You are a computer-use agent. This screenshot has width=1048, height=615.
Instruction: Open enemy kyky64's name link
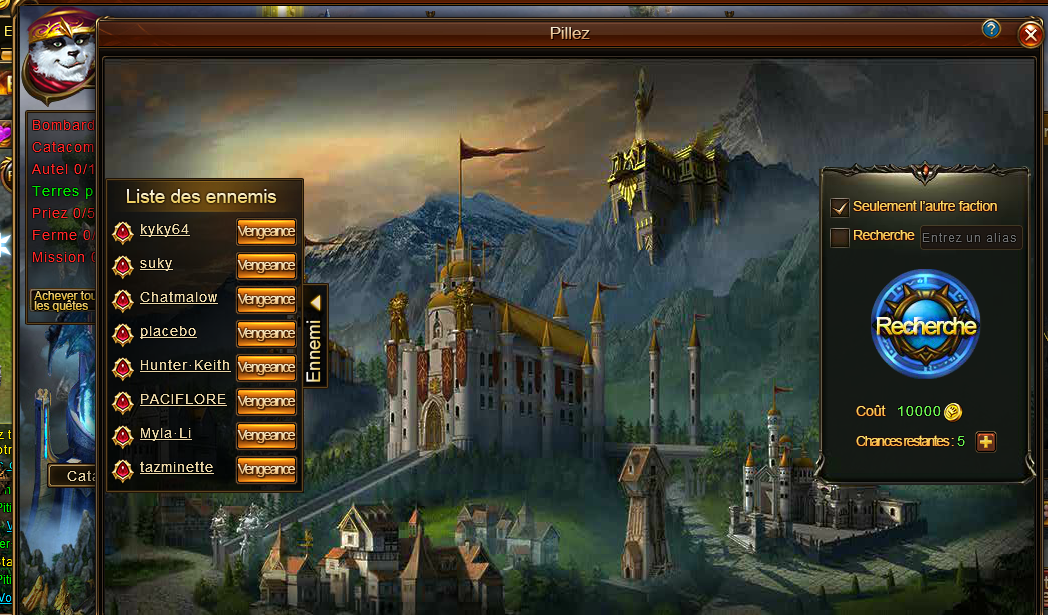pyautogui.click(x=164, y=230)
